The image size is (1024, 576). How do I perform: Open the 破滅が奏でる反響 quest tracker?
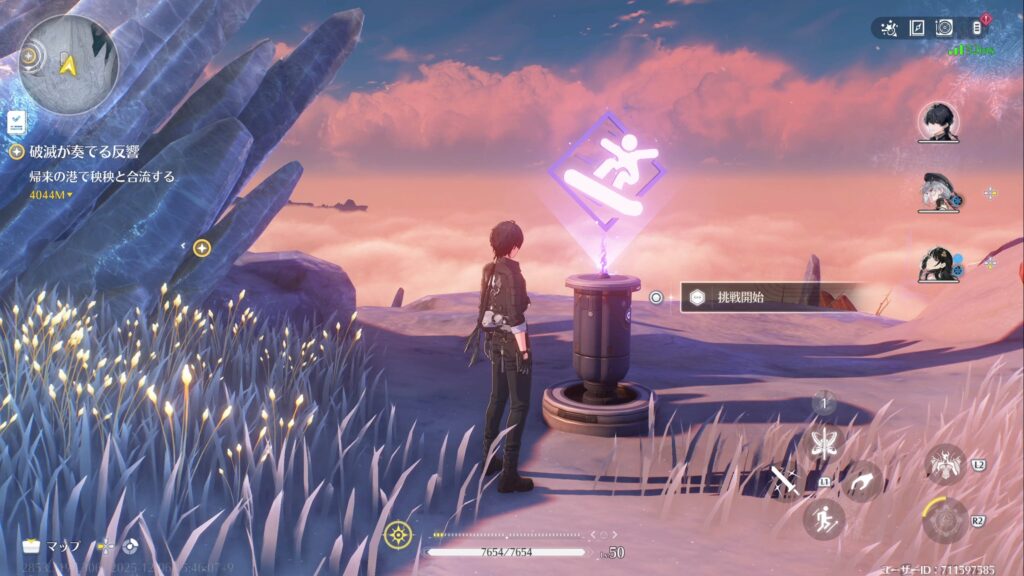pyautogui.click(x=84, y=152)
